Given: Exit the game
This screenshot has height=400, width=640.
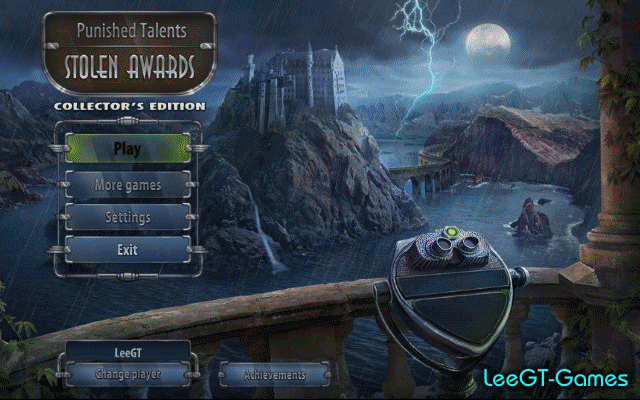Looking at the screenshot, I should tap(127, 250).
